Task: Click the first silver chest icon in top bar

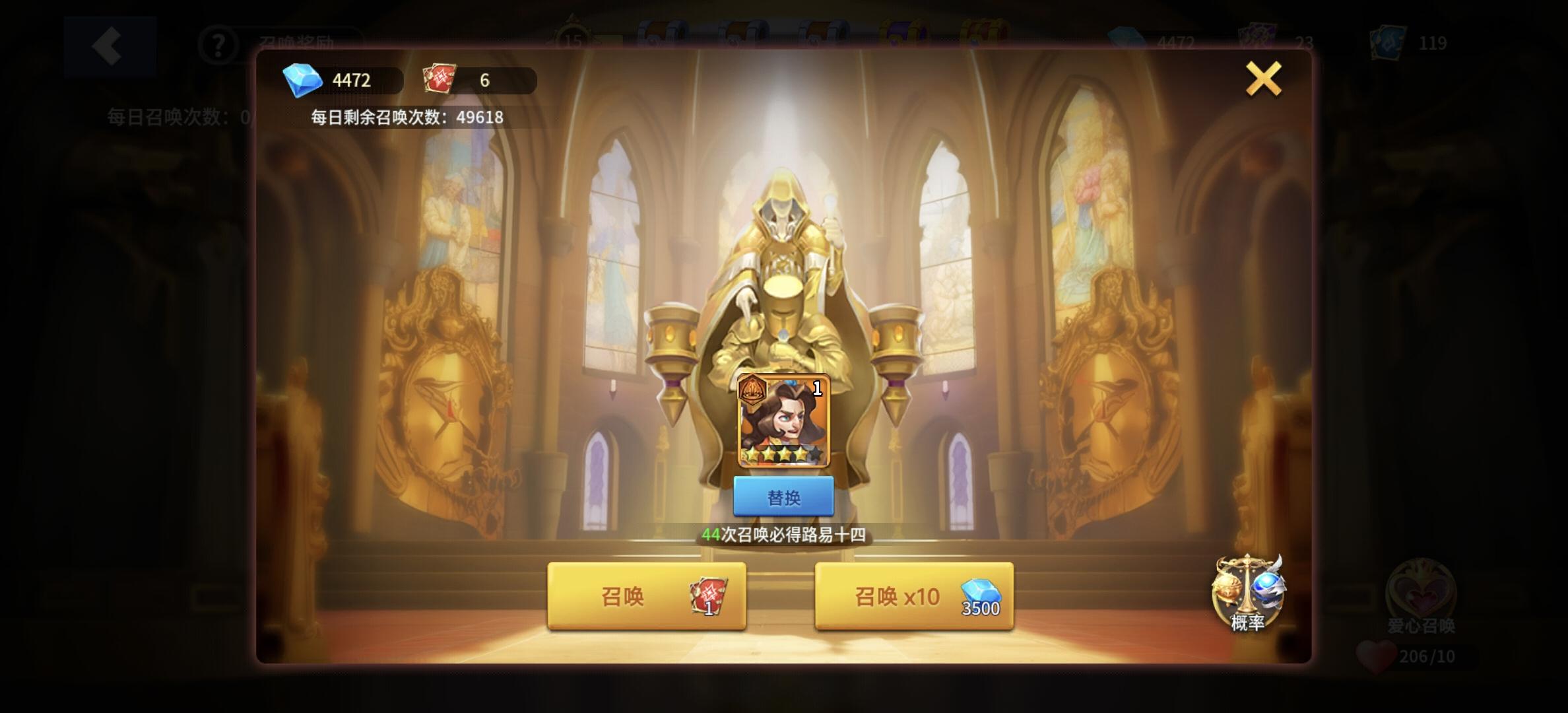Action: pos(660,30)
